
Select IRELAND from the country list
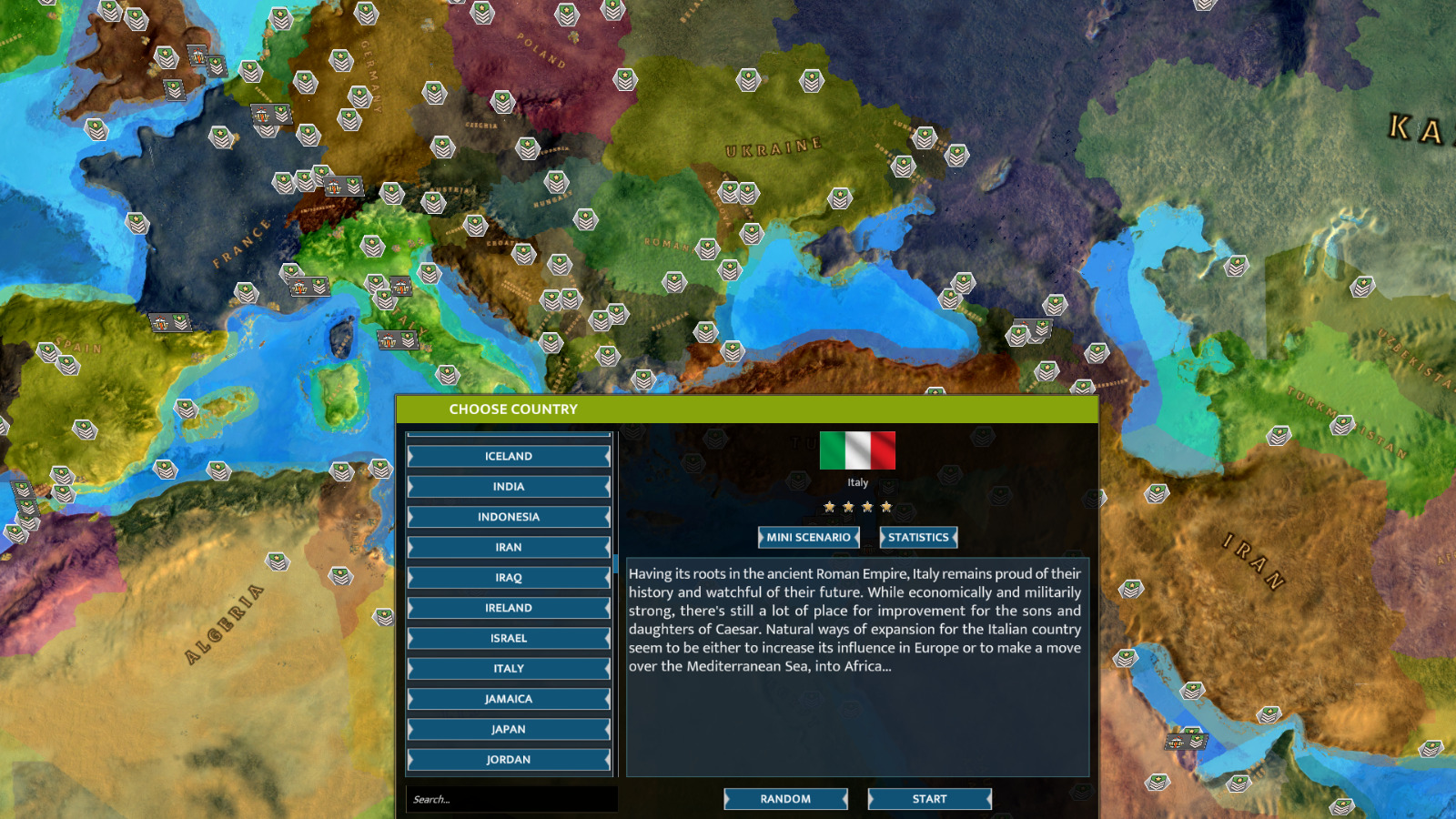click(x=508, y=607)
